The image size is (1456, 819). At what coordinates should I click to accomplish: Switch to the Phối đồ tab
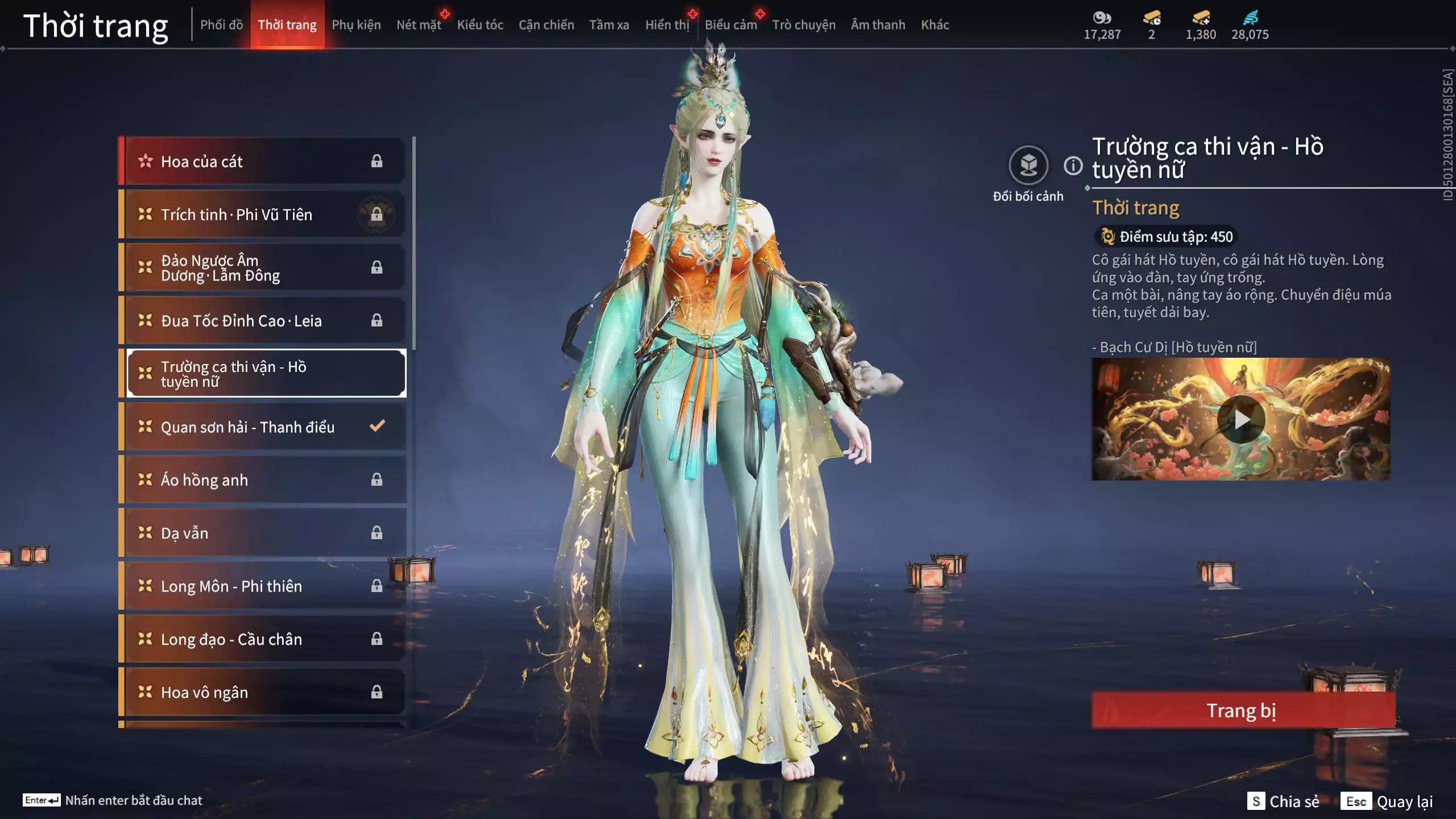click(221, 24)
